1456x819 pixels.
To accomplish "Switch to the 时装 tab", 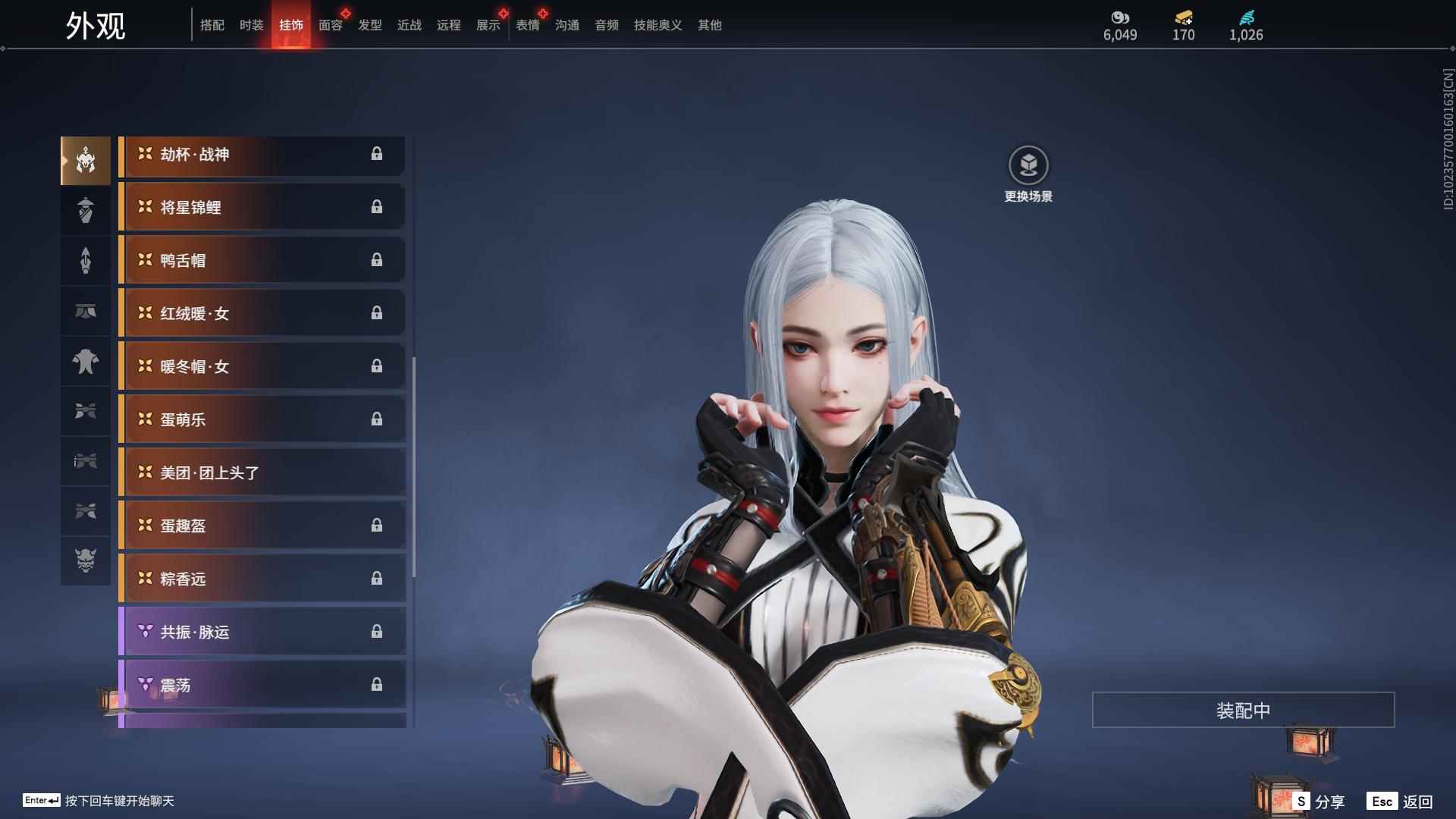I will click(x=251, y=25).
